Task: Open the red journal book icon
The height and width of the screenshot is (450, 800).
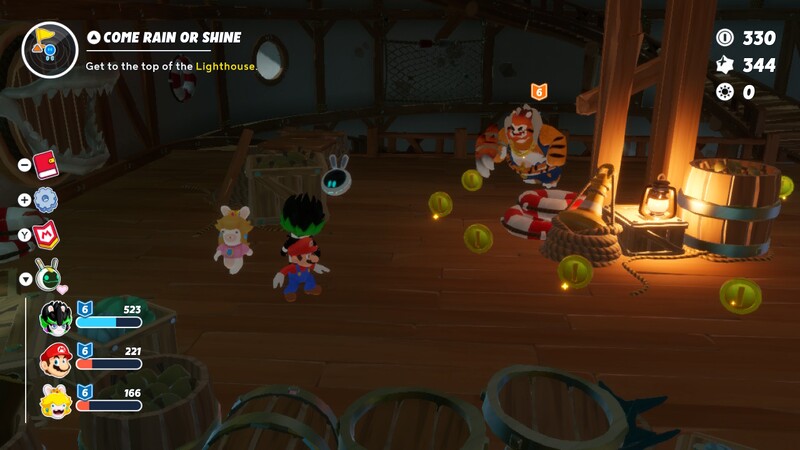Action: tap(46, 164)
